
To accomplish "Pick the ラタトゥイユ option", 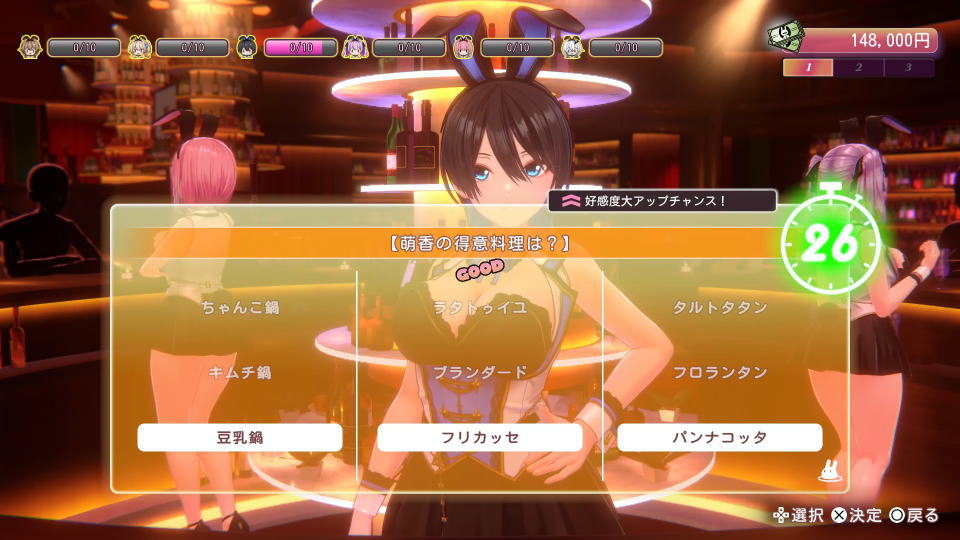I will point(480,307).
